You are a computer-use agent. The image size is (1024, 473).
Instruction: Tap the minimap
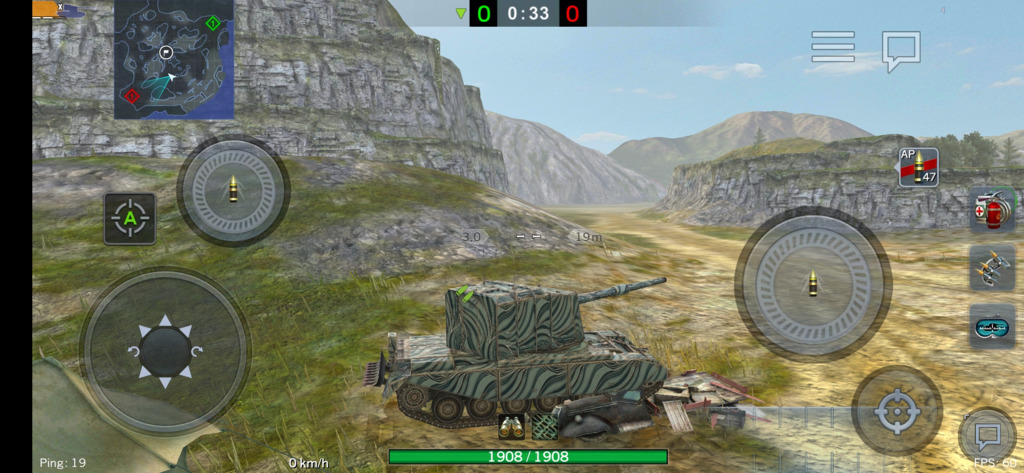pyautogui.click(x=173, y=60)
